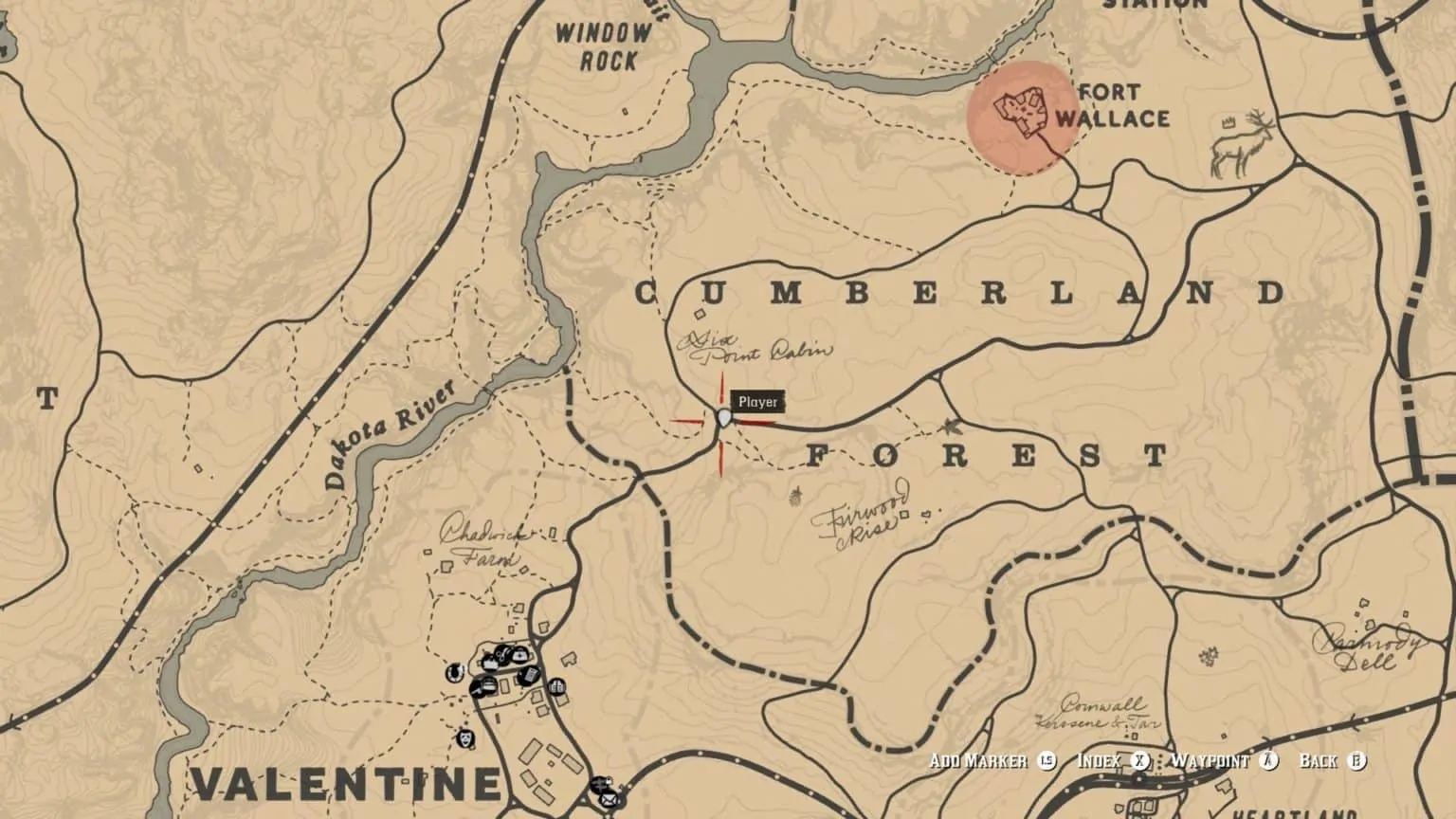The height and width of the screenshot is (819, 1456).
Task: Select the Back prompt
Action: click(1322, 759)
